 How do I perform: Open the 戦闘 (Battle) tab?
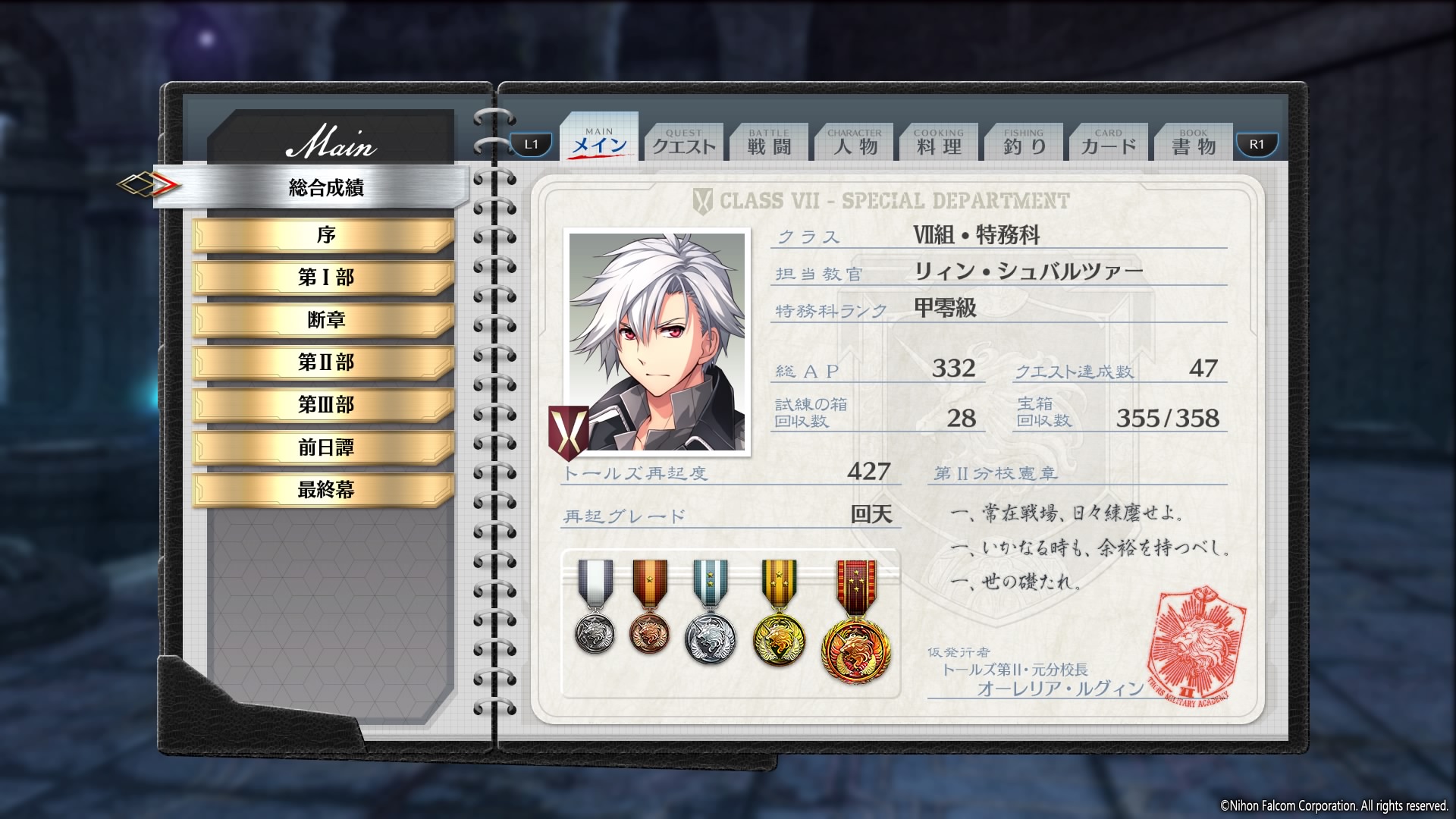tap(769, 143)
